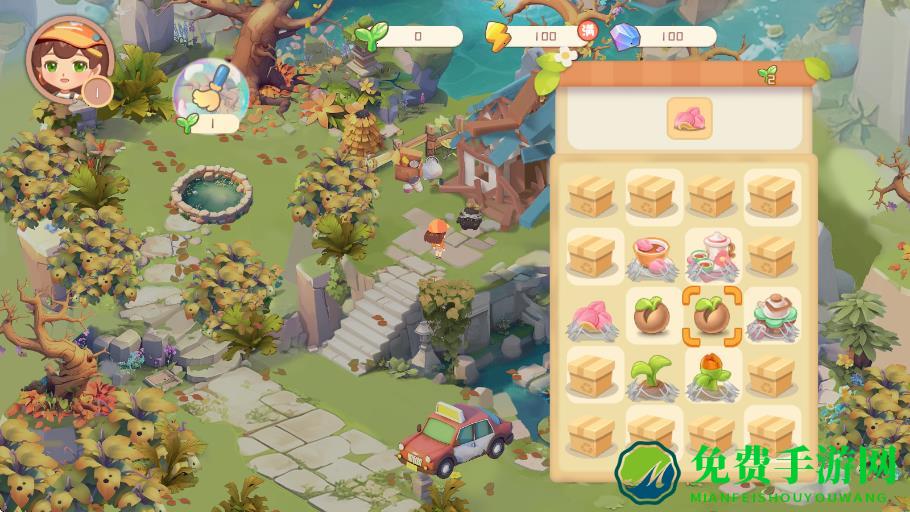
Task: Select the highlighted seed in orange brackets
Action: [714, 315]
